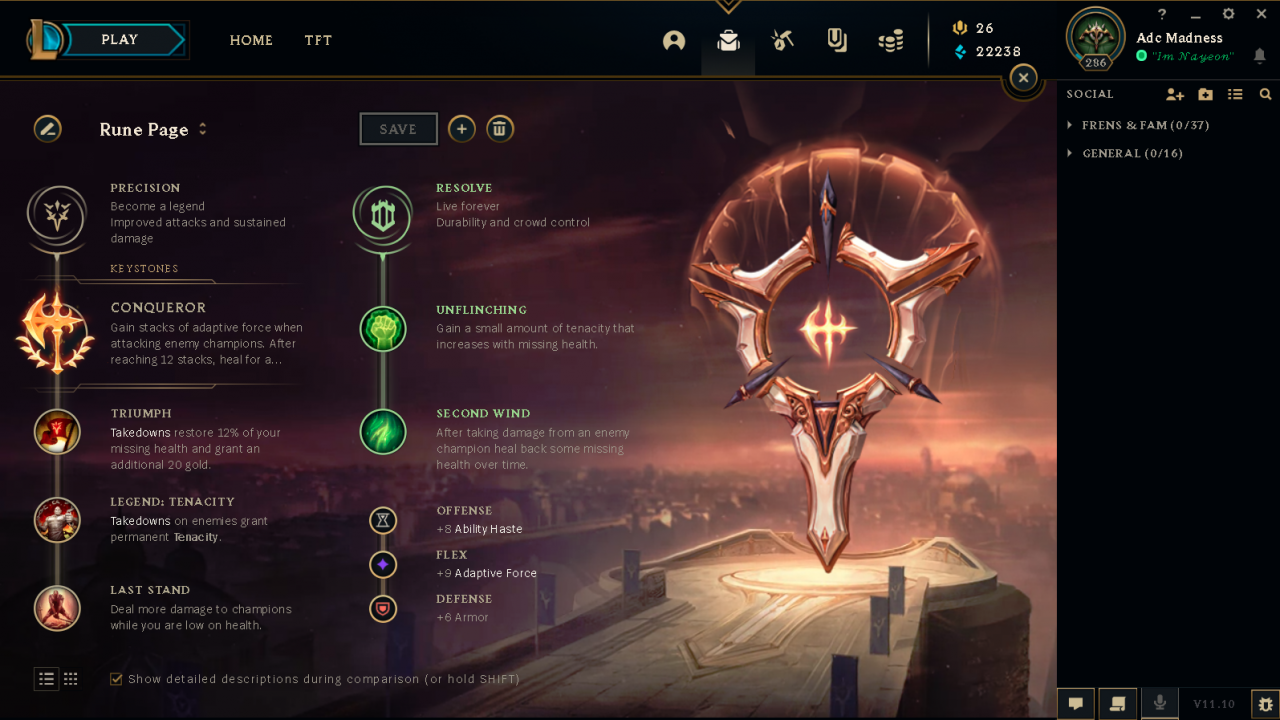The image size is (1280, 720).
Task: Edit the rune page name with the pencil
Action: click(47, 129)
